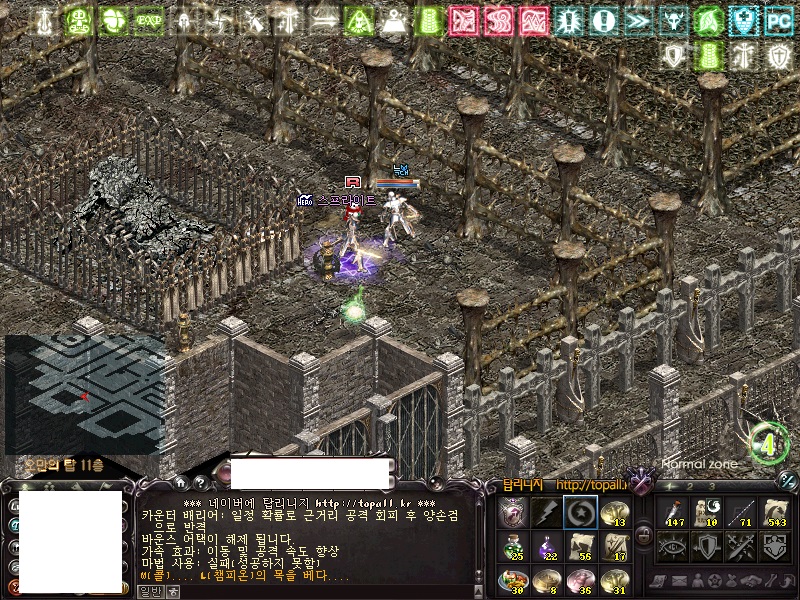Use the food dish item with 30
The width and height of the screenshot is (800, 600).
click(x=512, y=580)
